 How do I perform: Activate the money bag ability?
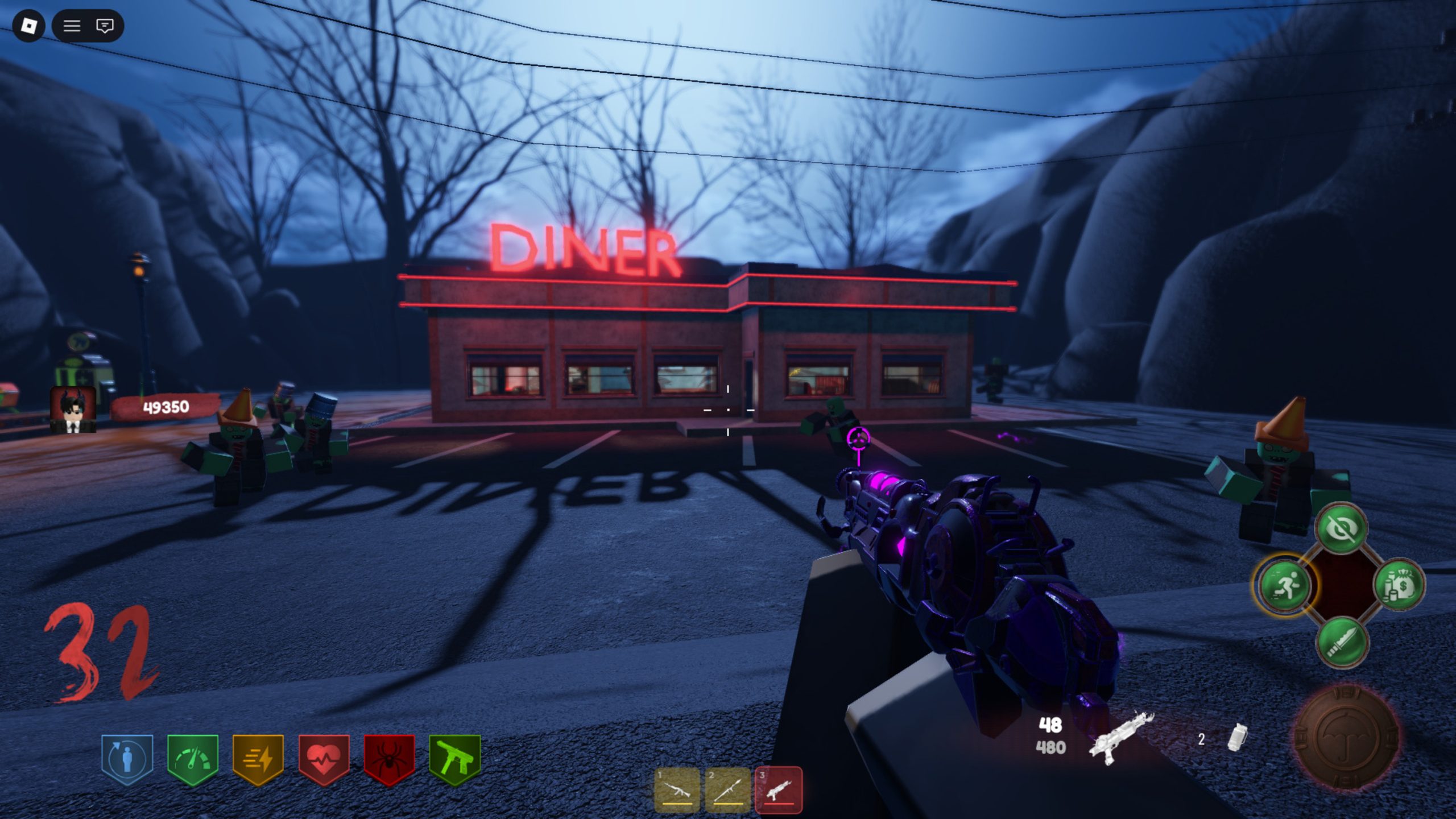(x=1400, y=585)
